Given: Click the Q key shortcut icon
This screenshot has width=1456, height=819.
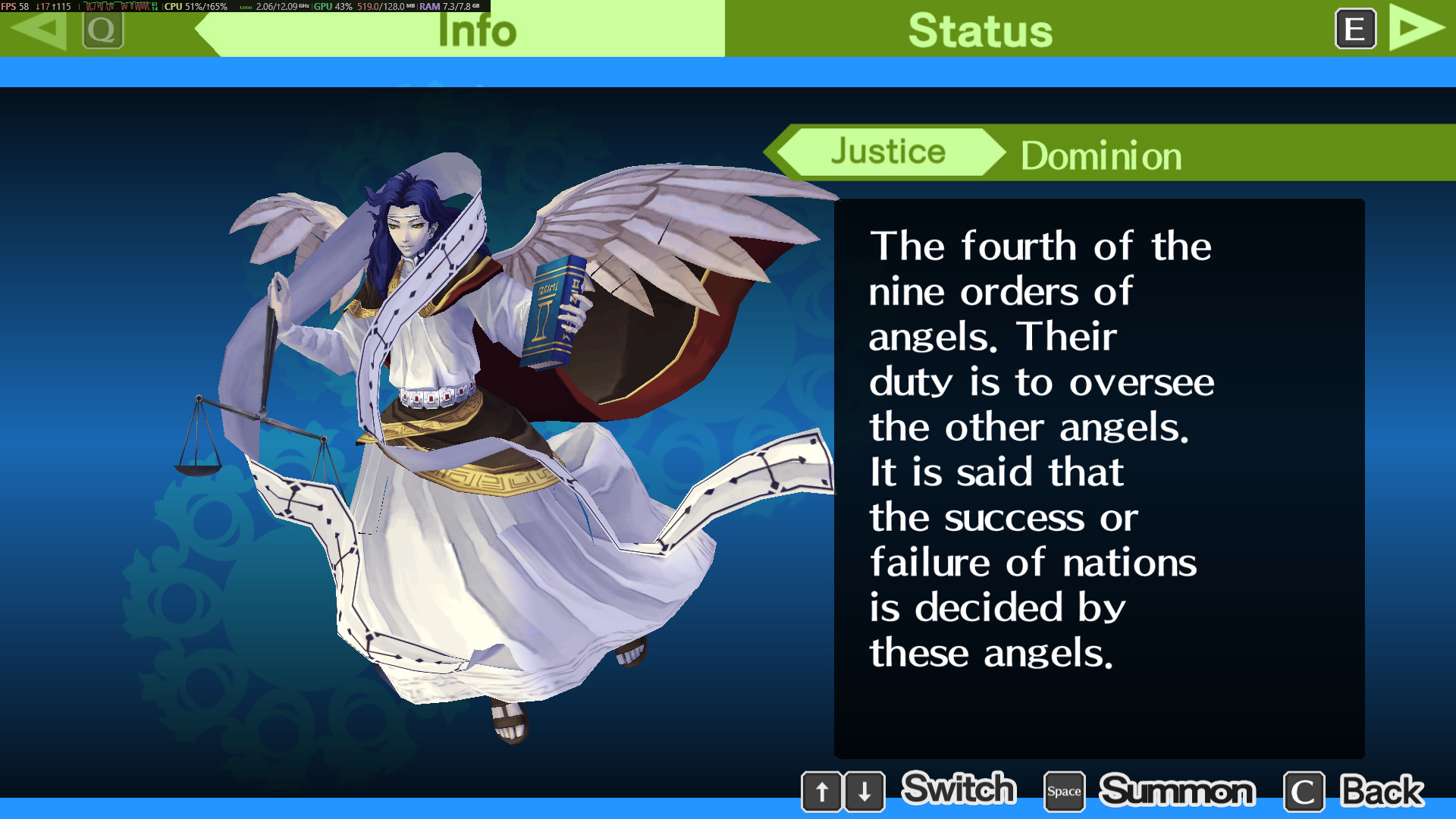Looking at the screenshot, I should tap(104, 30).
